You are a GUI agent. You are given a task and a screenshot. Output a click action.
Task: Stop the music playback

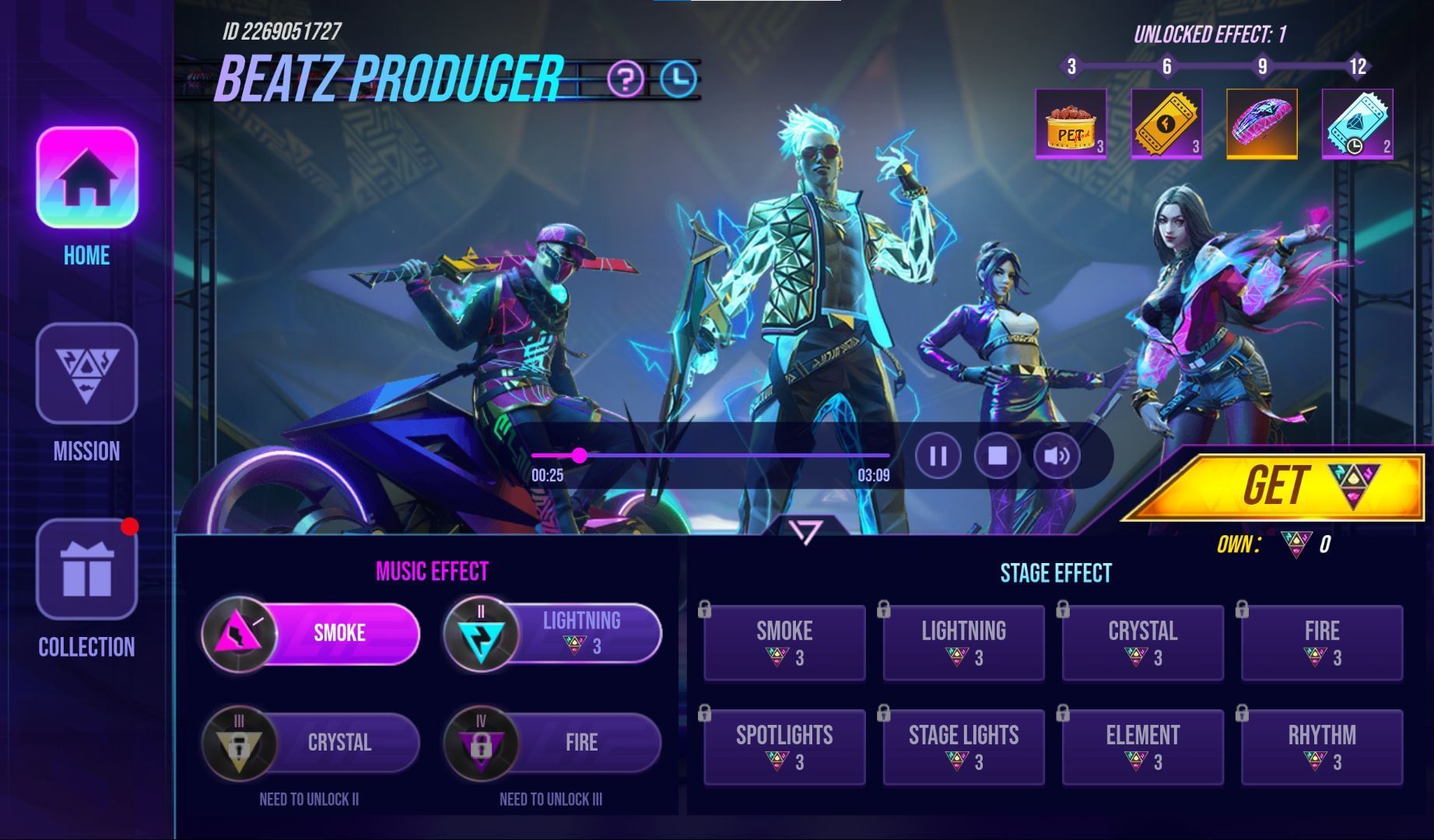[997, 456]
